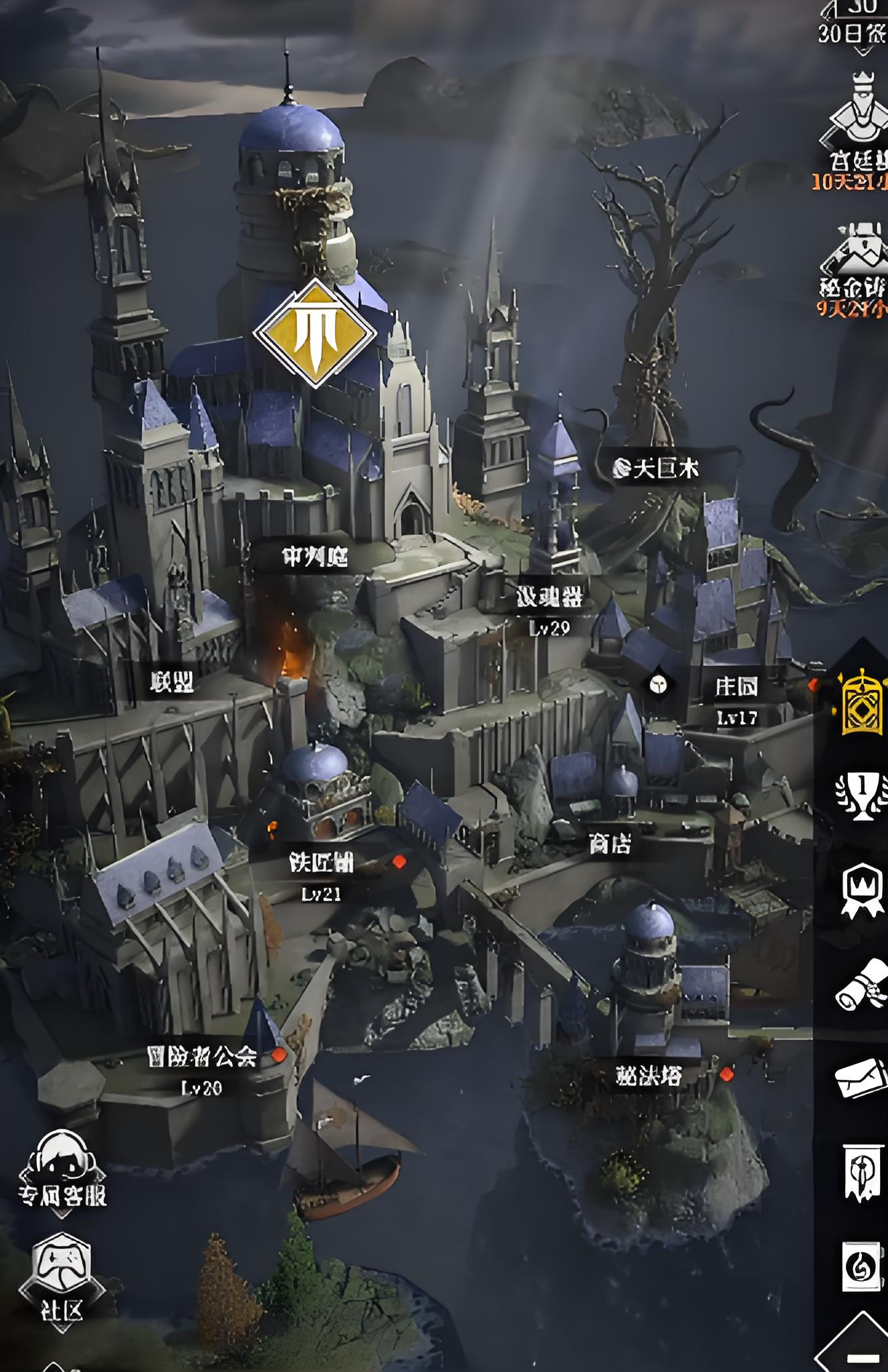The width and height of the screenshot is (888, 1372).
Task: Go to the 商店 shop
Action: (610, 844)
